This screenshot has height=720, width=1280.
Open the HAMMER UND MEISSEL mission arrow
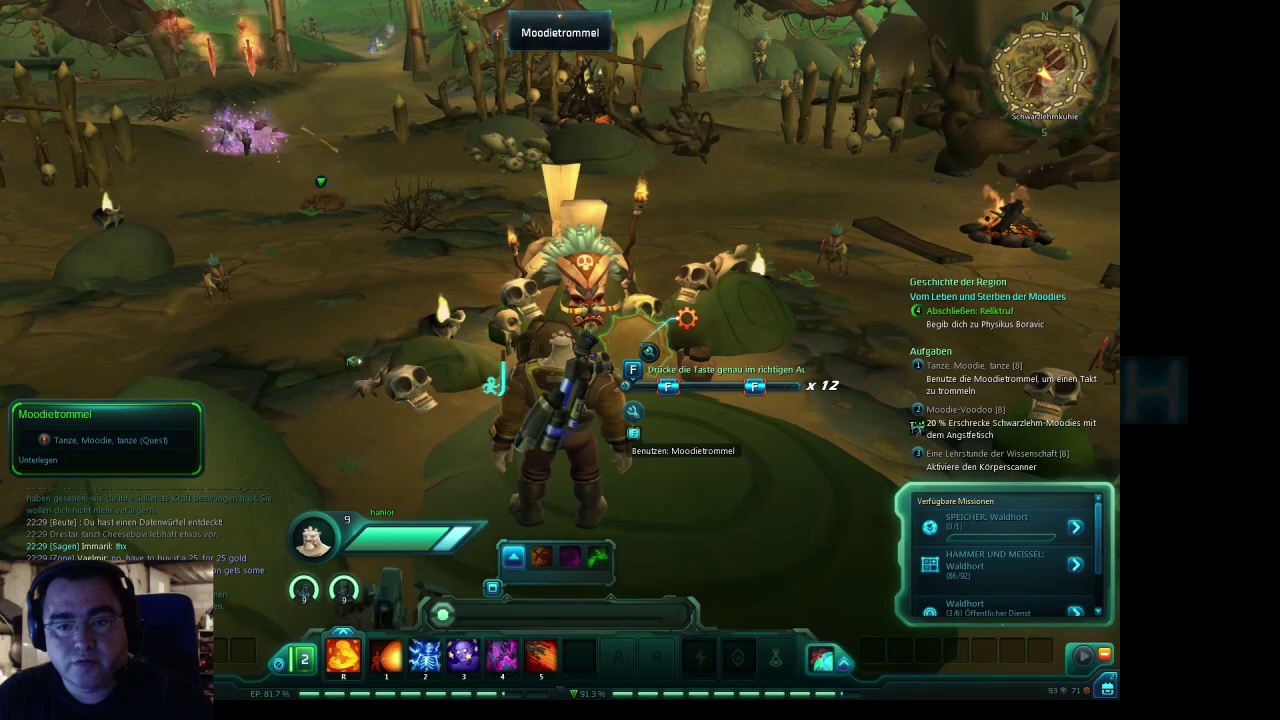point(1075,565)
